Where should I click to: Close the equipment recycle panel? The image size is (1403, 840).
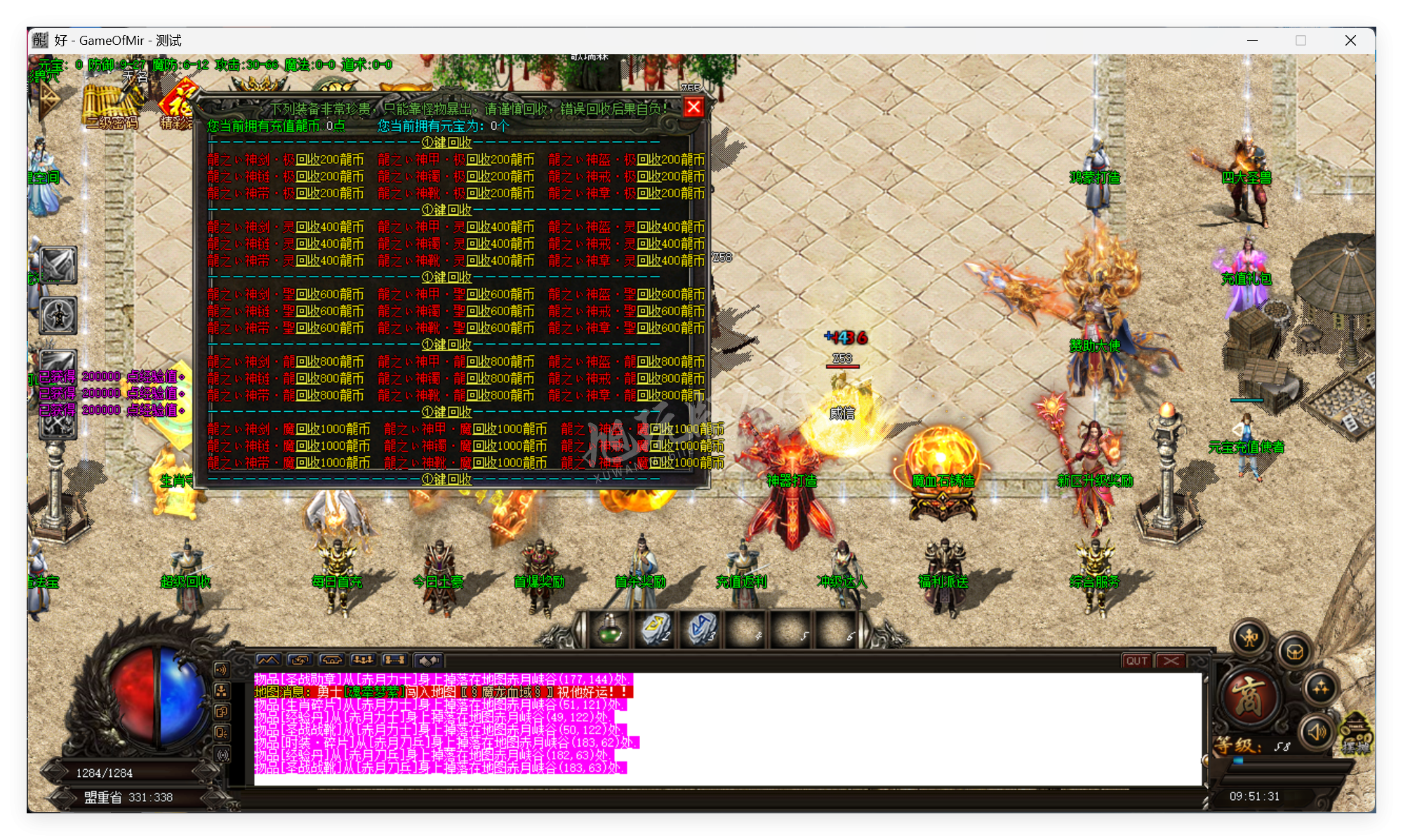693,107
